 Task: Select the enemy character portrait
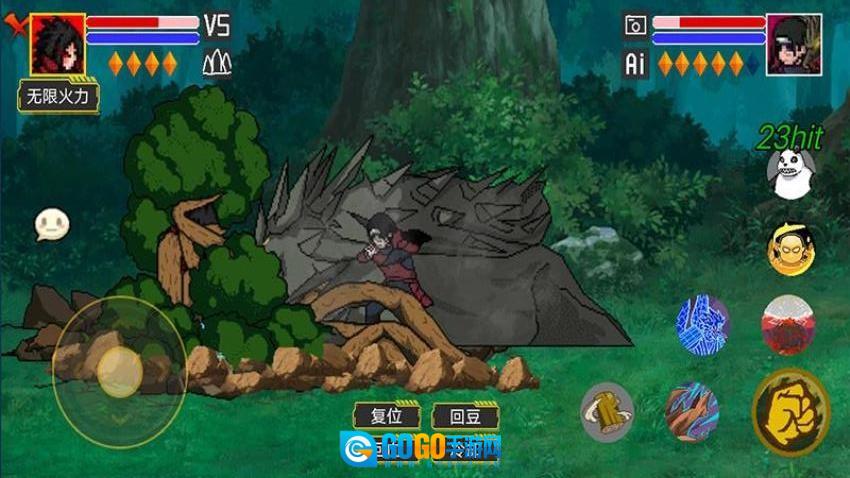click(x=793, y=45)
